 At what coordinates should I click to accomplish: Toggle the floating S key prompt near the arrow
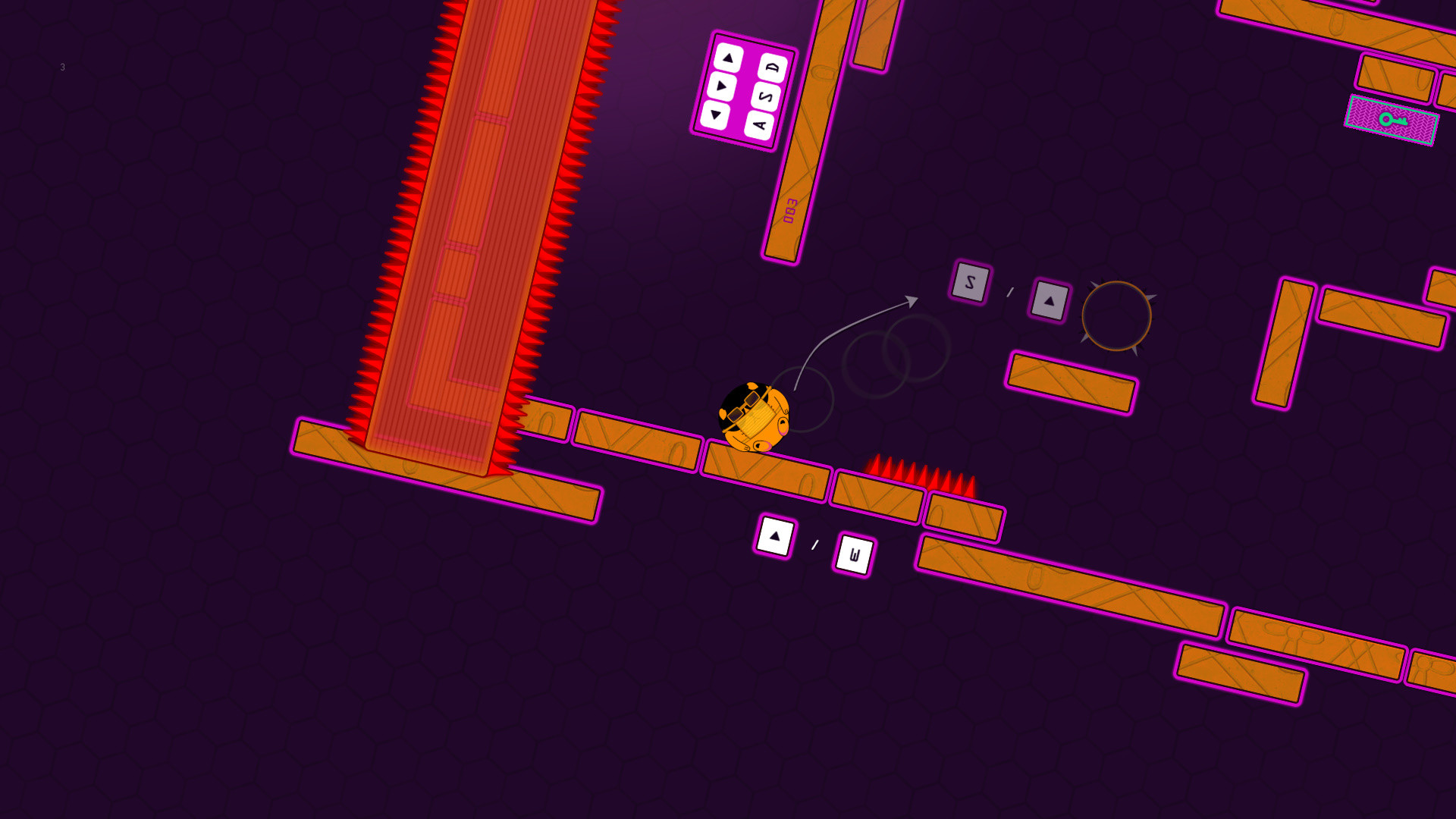(970, 283)
